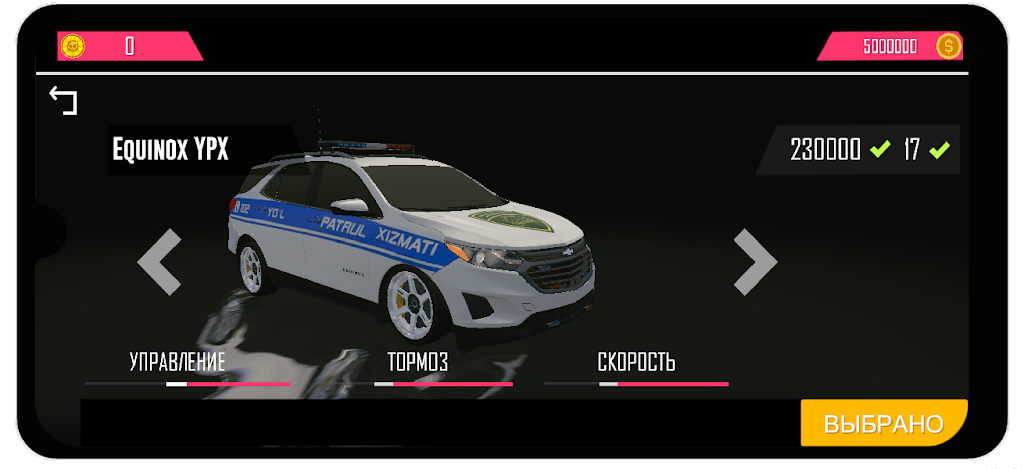The width and height of the screenshot is (1024, 469).
Task: Tap the pink premium currency icon
Action: click(73, 46)
